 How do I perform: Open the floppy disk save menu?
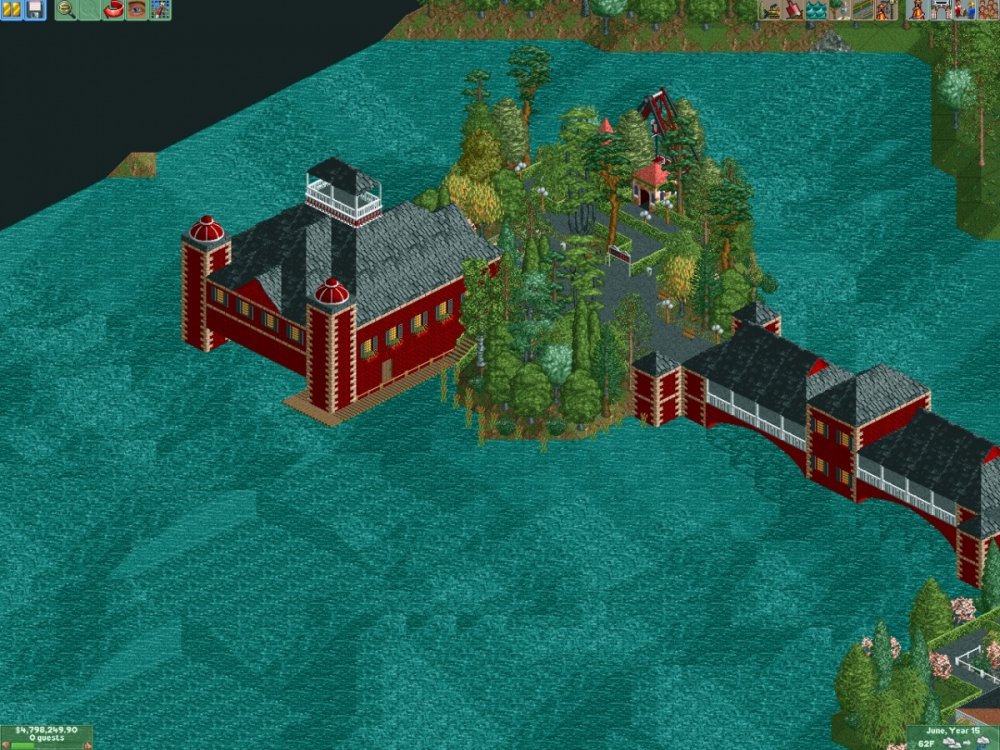coord(34,10)
